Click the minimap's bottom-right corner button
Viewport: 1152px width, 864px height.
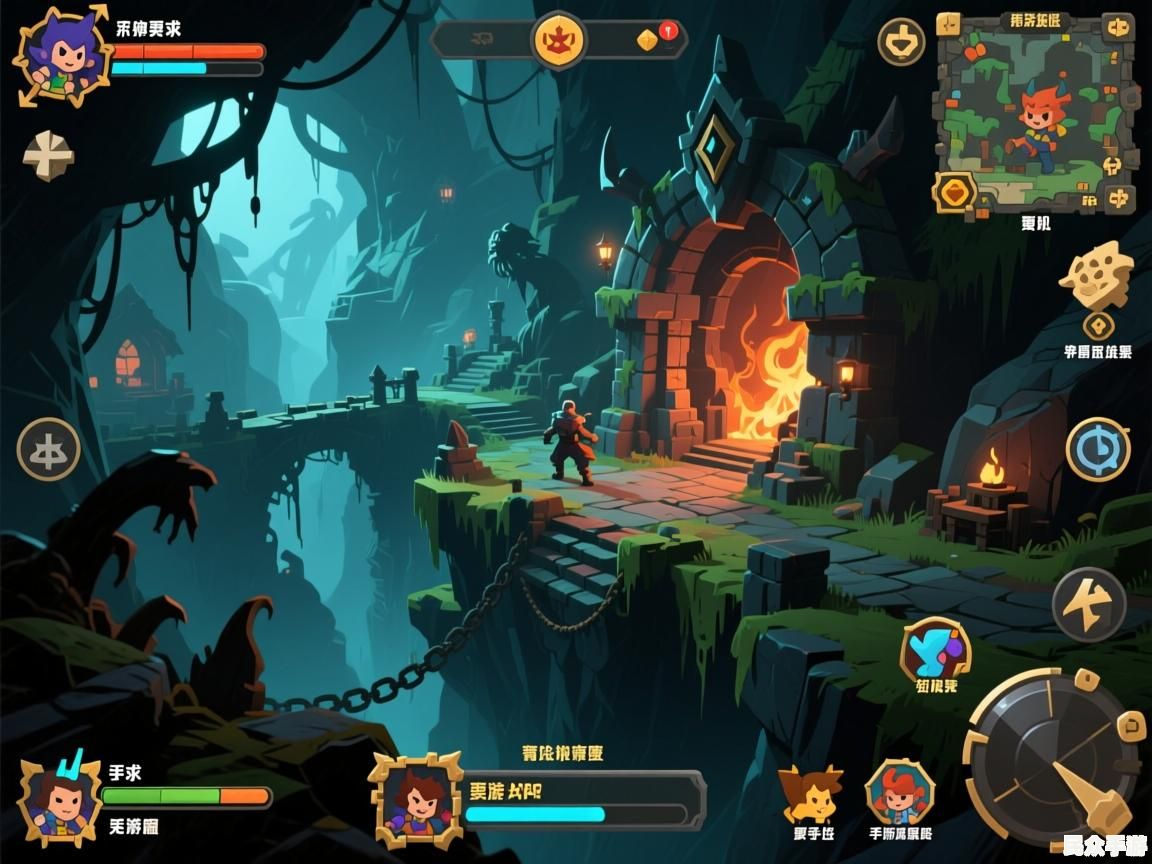(1117, 198)
